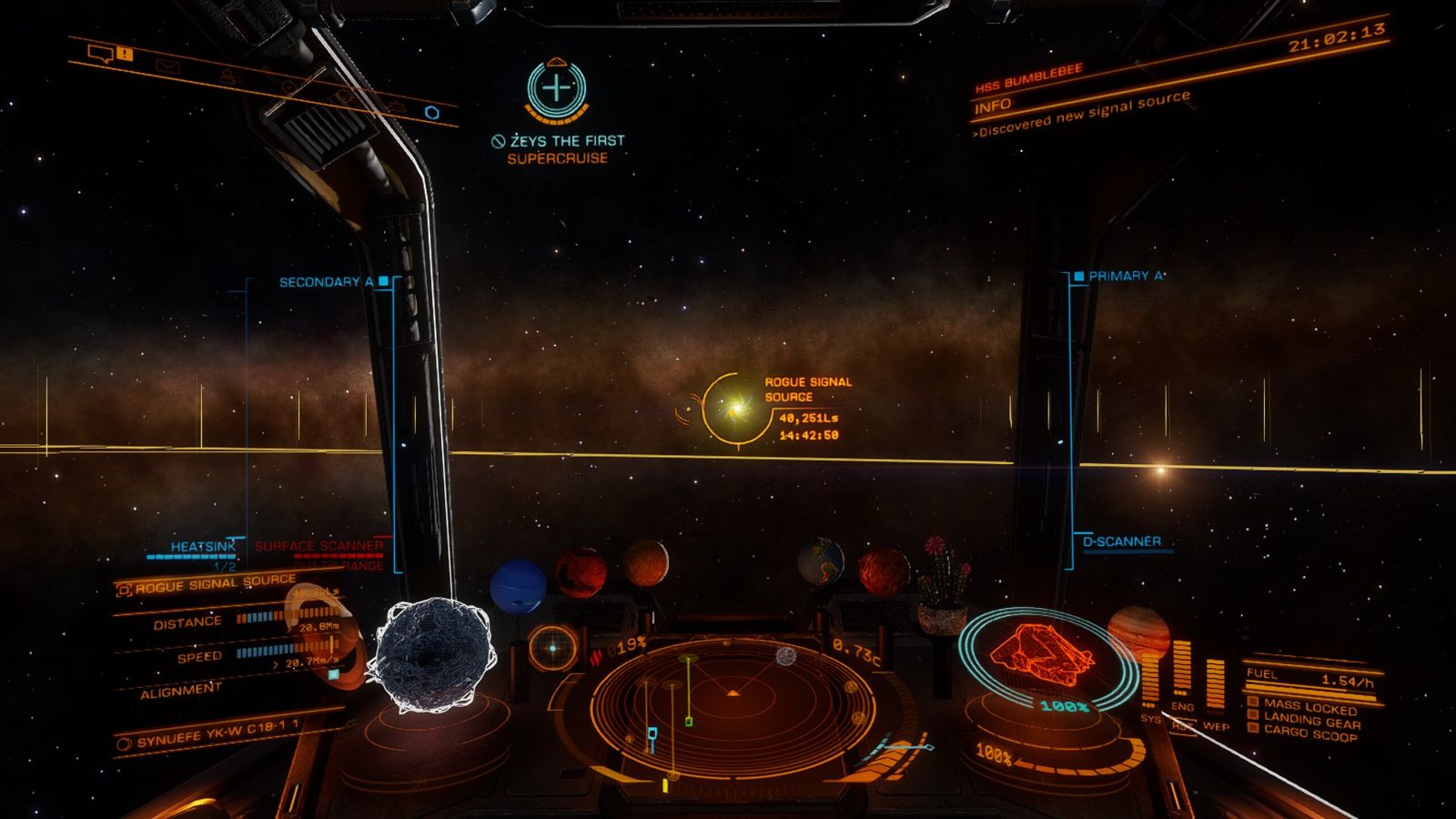Click the navigation compass beside the radar

tap(552, 648)
